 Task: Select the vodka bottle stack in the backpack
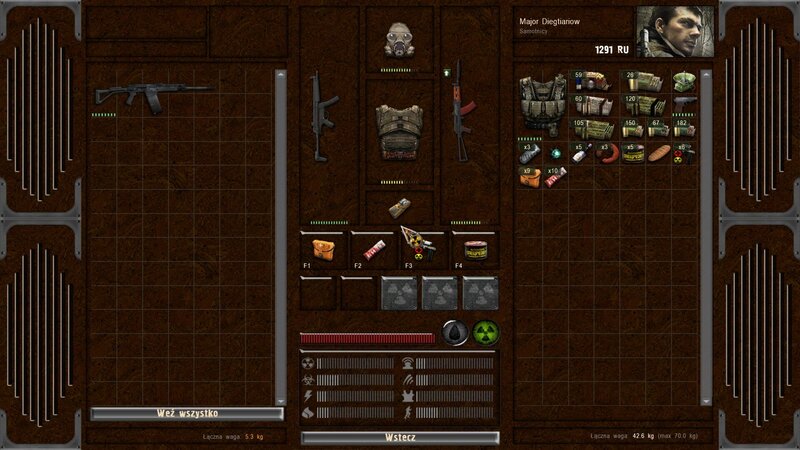click(580, 154)
